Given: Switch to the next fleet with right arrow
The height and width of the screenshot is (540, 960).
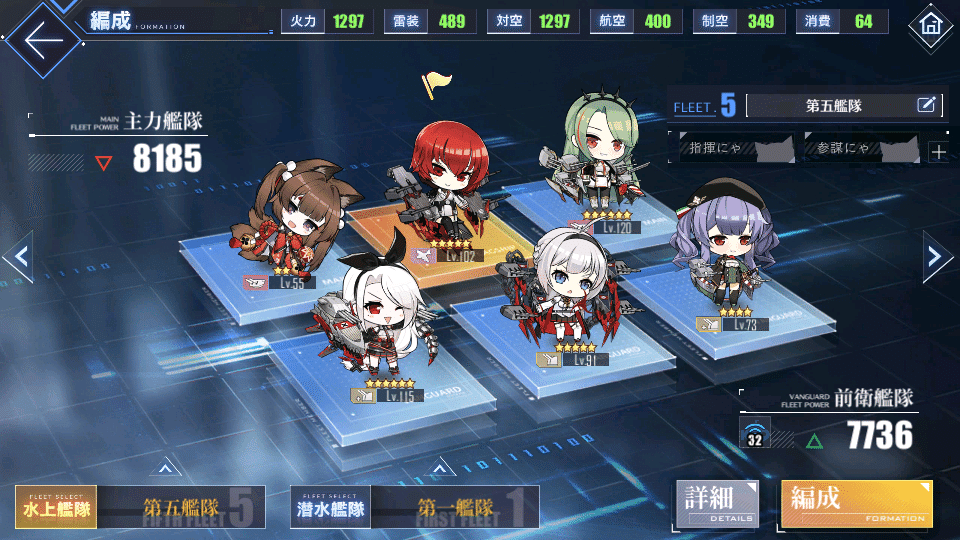Looking at the screenshot, I should (936, 257).
